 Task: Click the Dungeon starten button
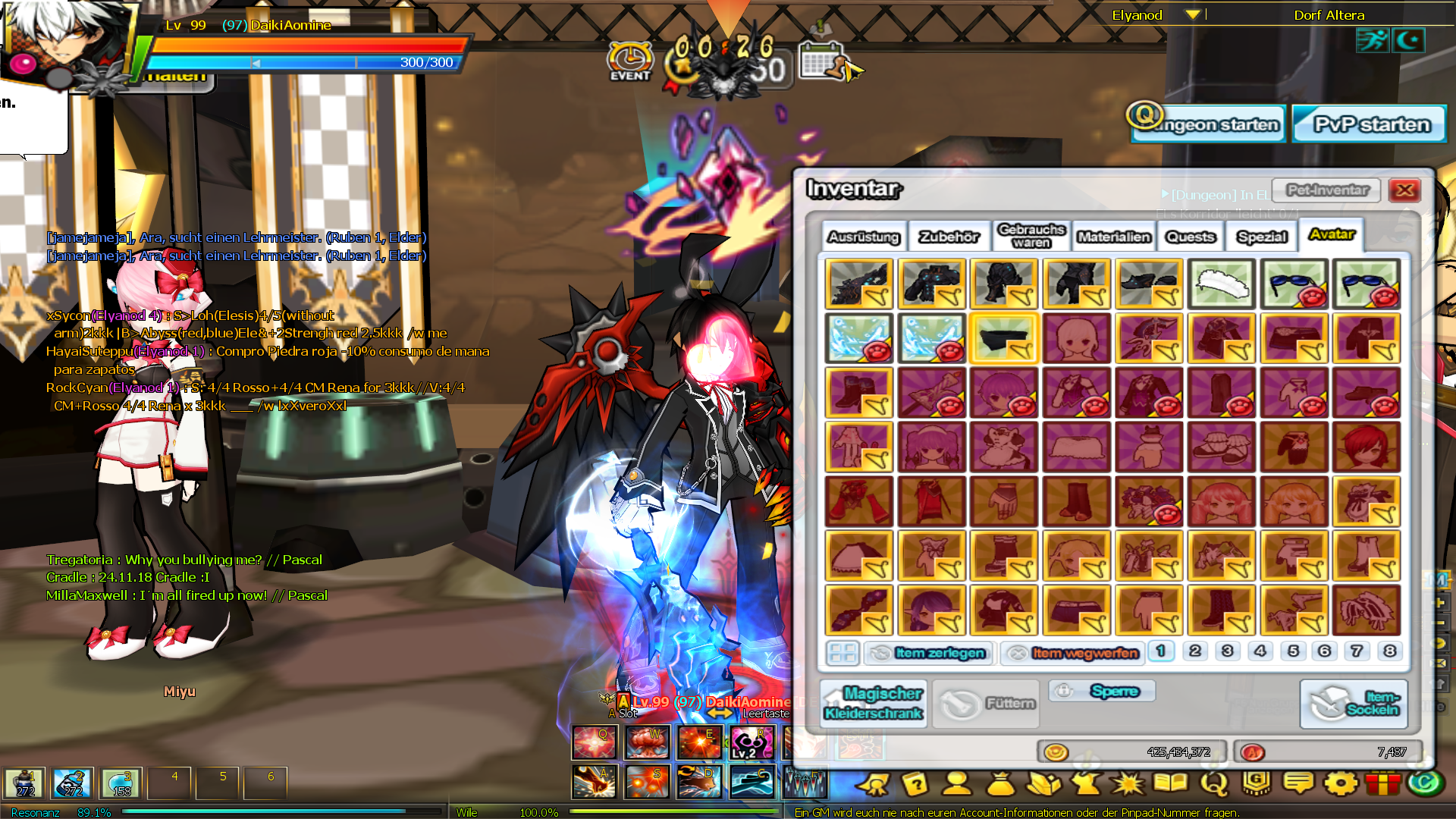pyautogui.click(x=1209, y=124)
